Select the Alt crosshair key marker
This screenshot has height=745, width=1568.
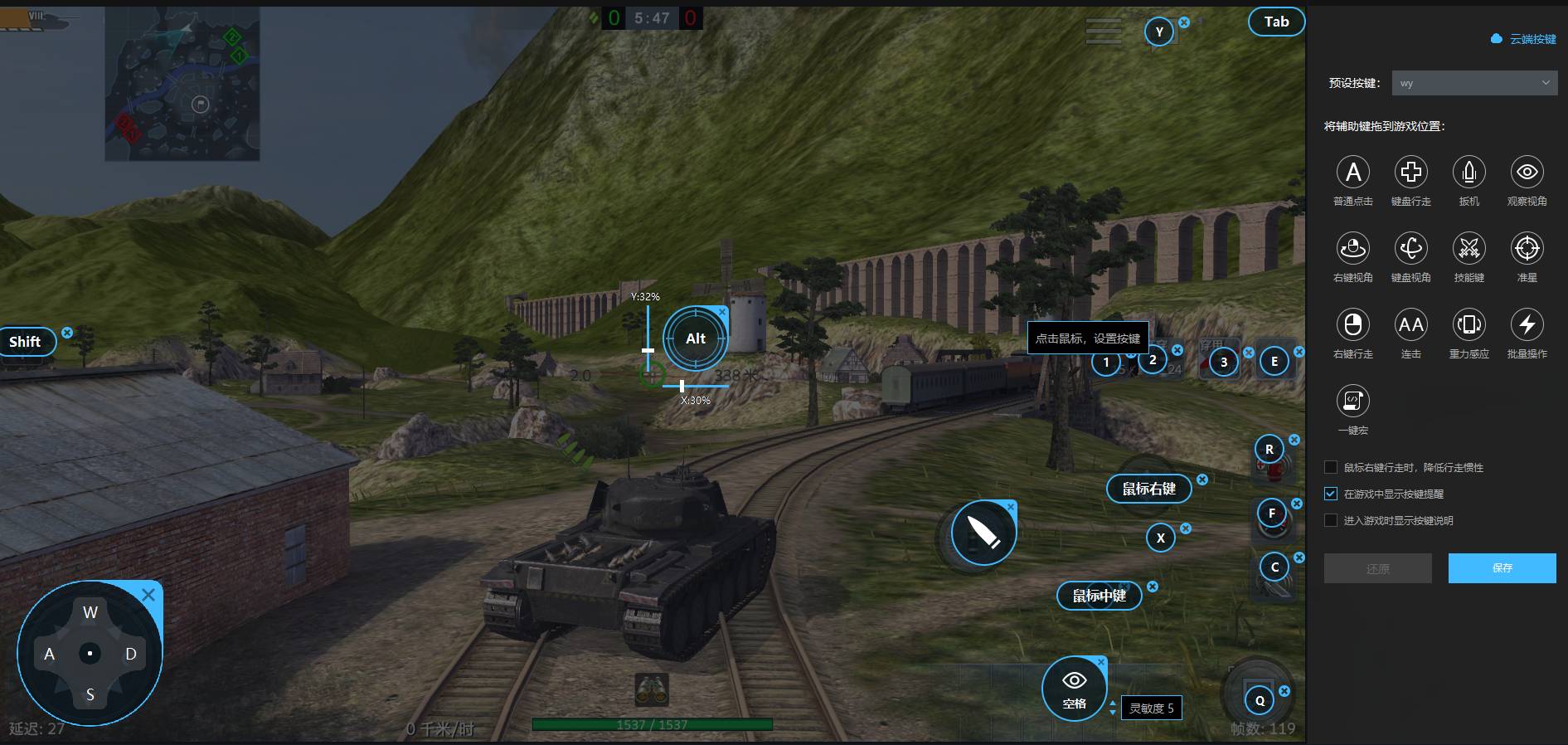point(696,338)
